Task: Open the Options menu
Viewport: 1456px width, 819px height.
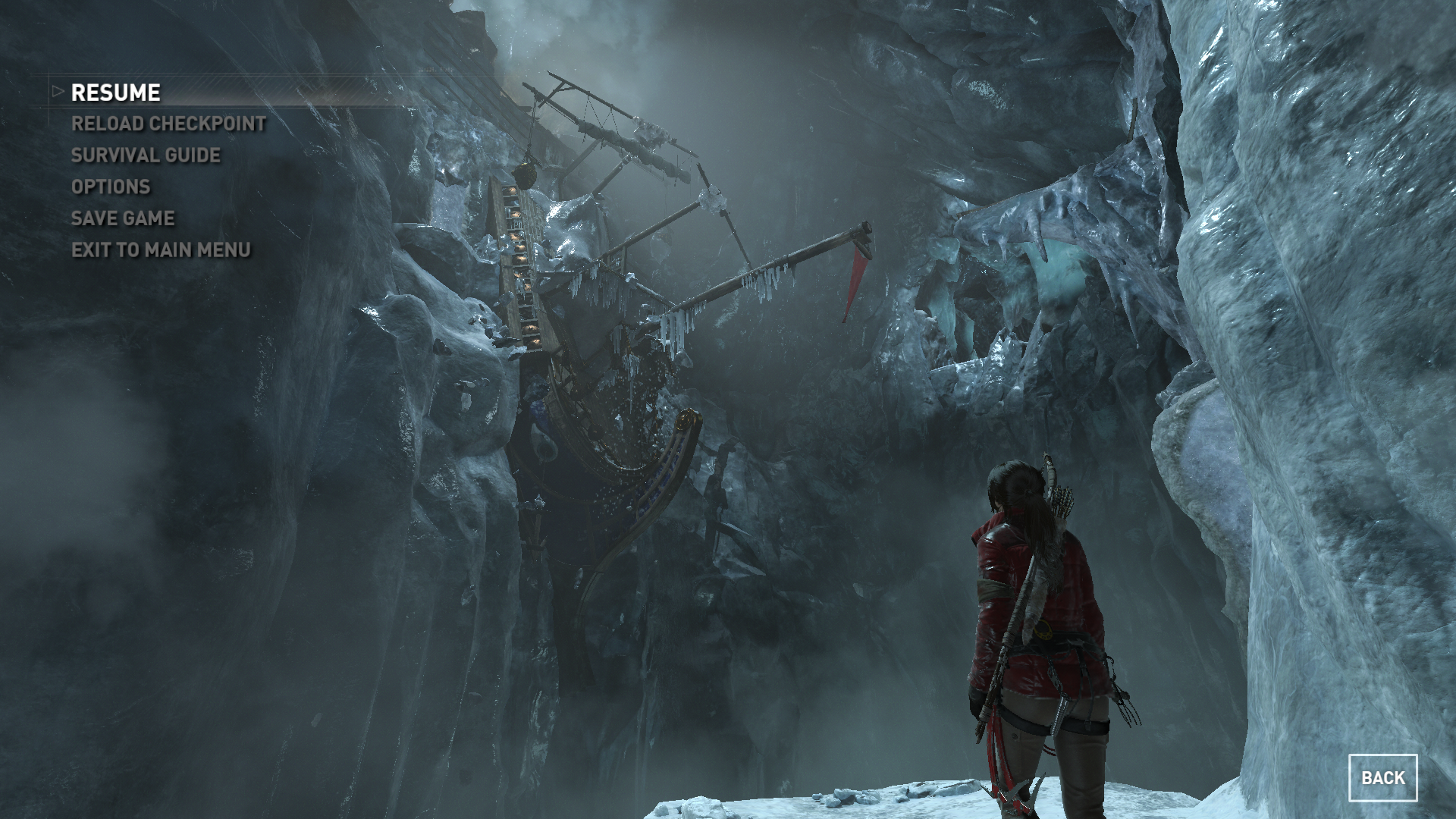Action: pos(111,187)
